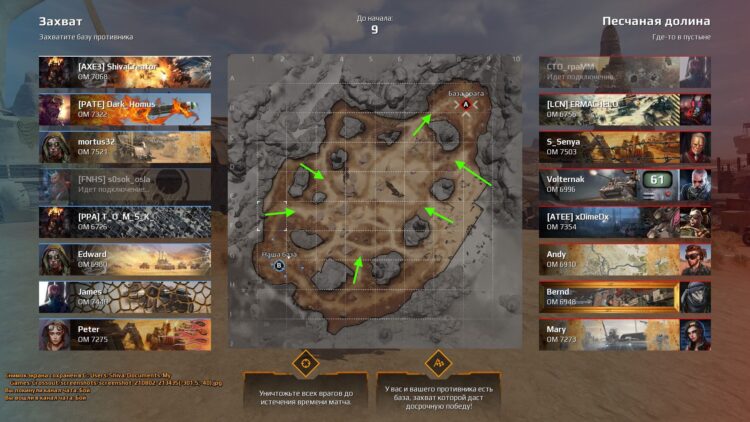Choose S_Senya's player row
Screen dimensions: 750x422
pyautogui.click(x=624, y=147)
